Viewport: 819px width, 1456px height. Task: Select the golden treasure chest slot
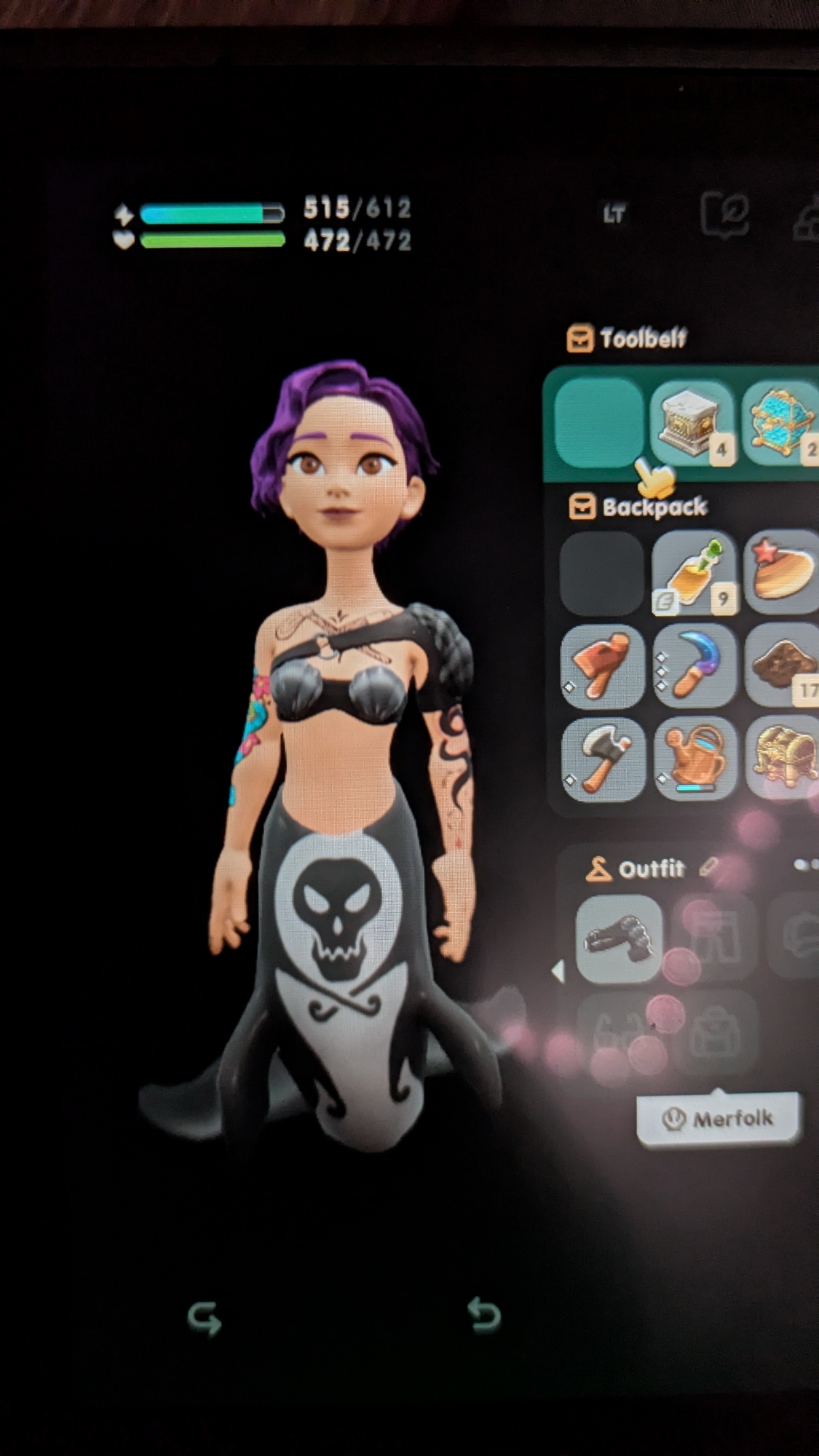(x=783, y=758)
